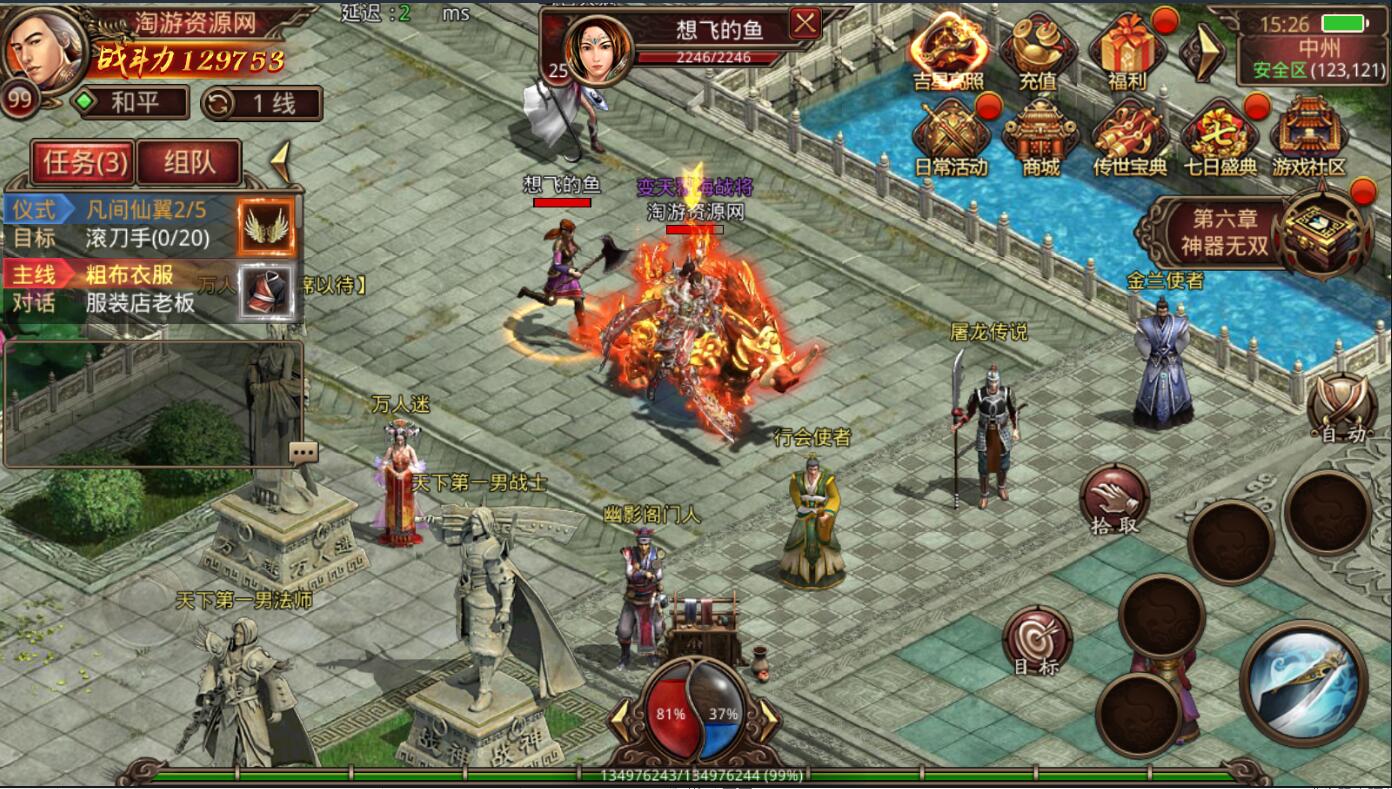Open the 七日盛典 seven-day event
This screenshot has width=1392, height=789.
(1219, 137)
